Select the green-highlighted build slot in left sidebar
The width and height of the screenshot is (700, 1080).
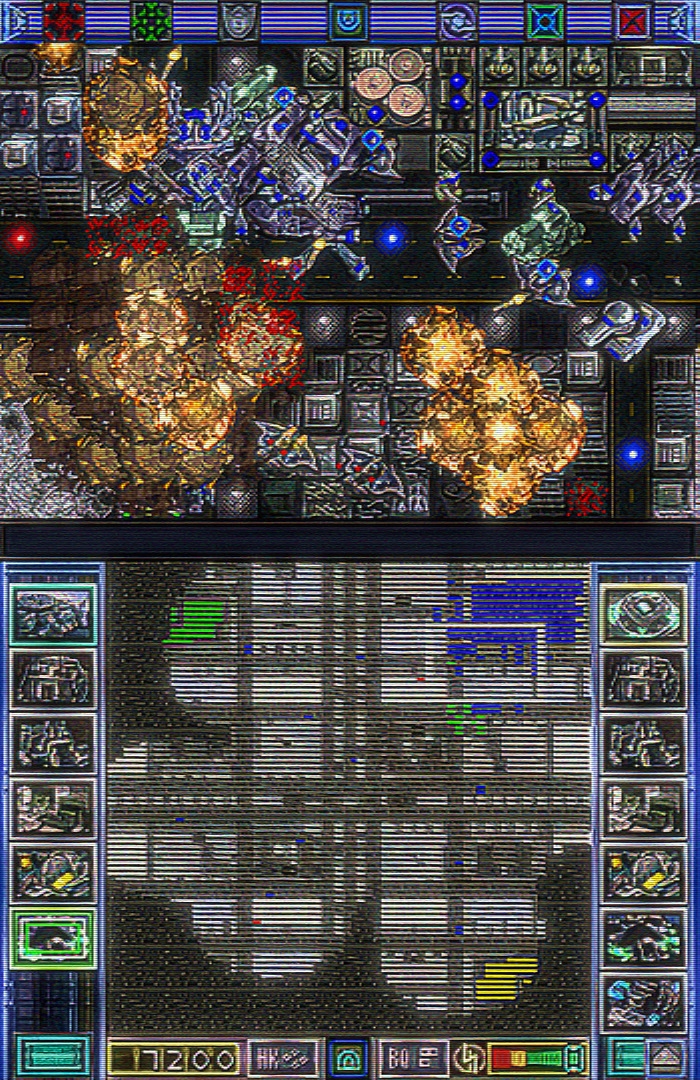click(x=53, y=937)
